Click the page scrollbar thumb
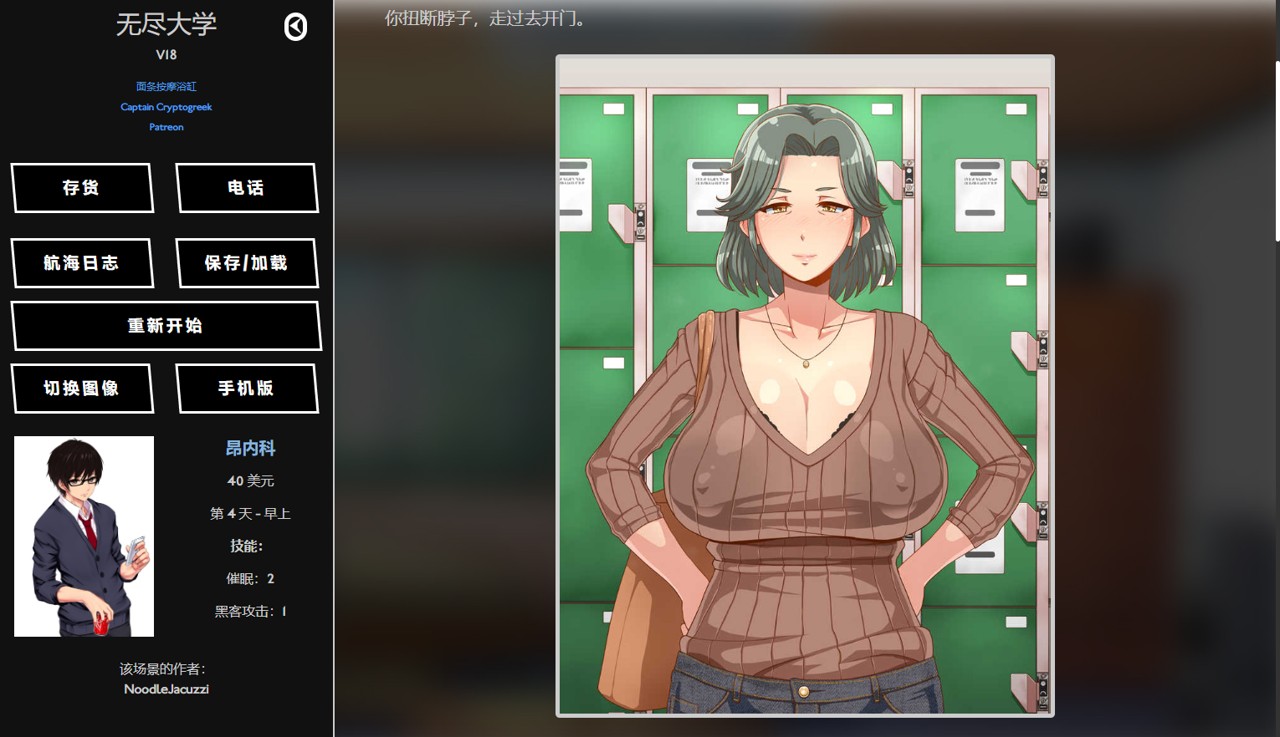Image resolution: width=1280 pixels, height=737 pixels. click(1276, 150)
